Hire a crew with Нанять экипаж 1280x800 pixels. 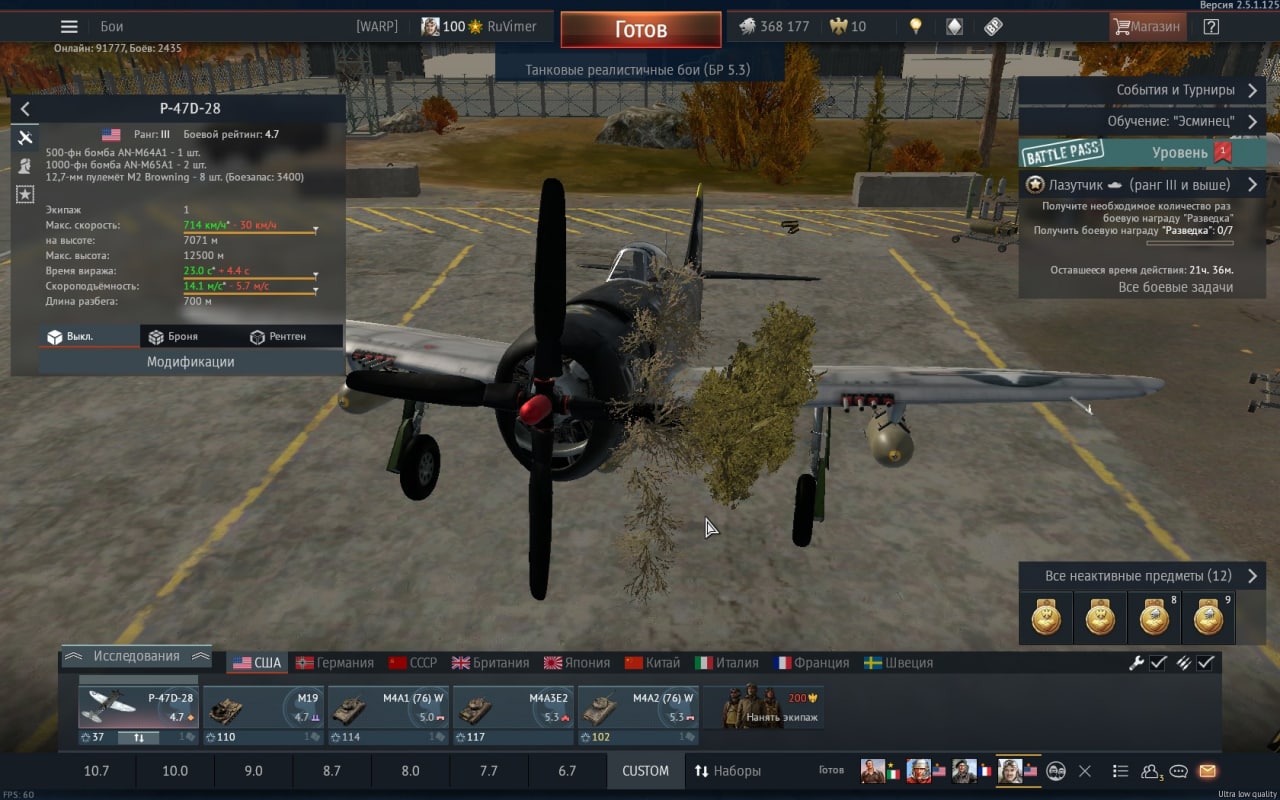click(764, 708)
